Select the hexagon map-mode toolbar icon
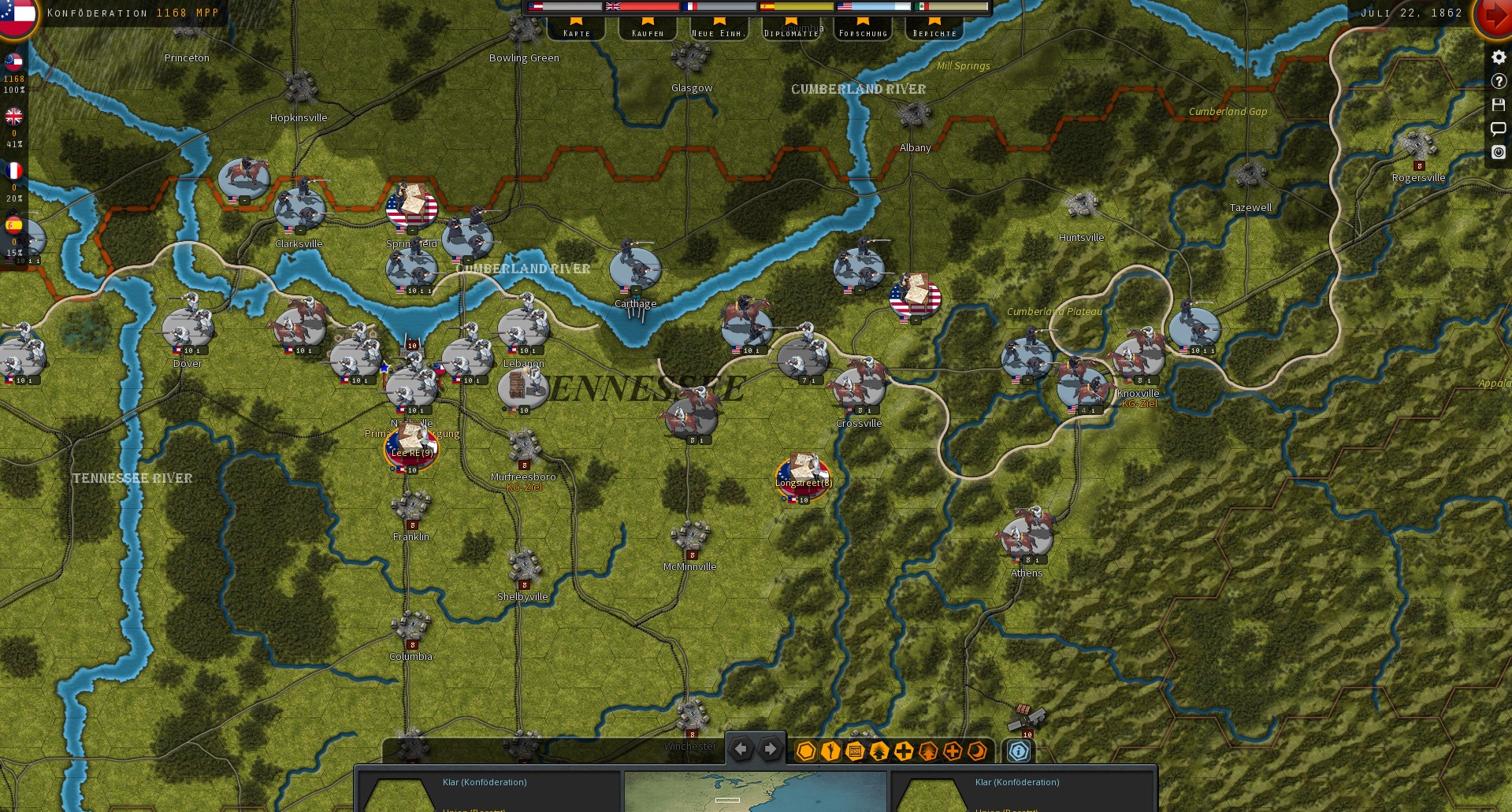The height and width of the screenshot is (812, 1512). click(x=805, y=751)
